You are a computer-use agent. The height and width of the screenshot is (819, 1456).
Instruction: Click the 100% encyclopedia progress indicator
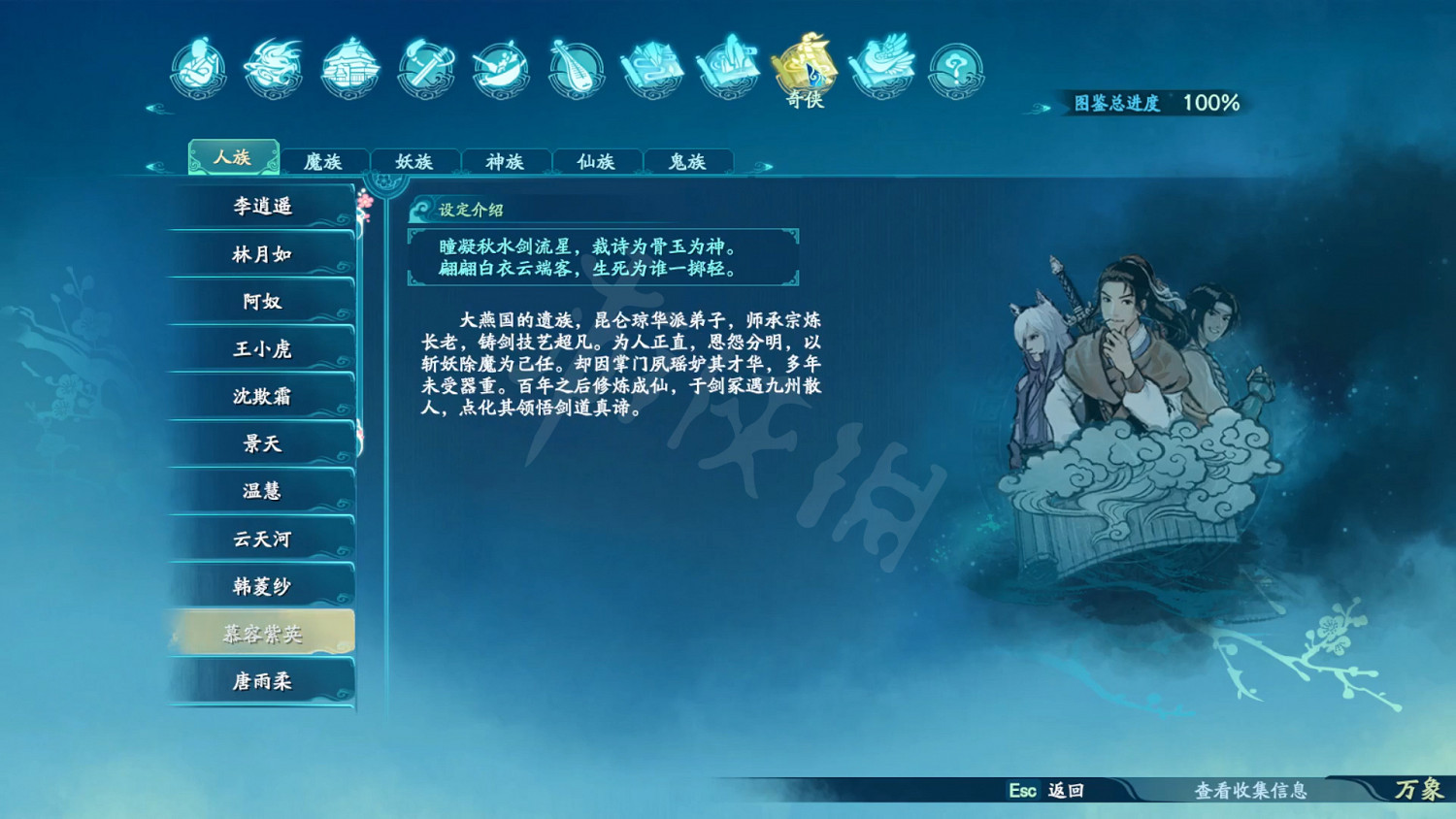point(1211,100)
